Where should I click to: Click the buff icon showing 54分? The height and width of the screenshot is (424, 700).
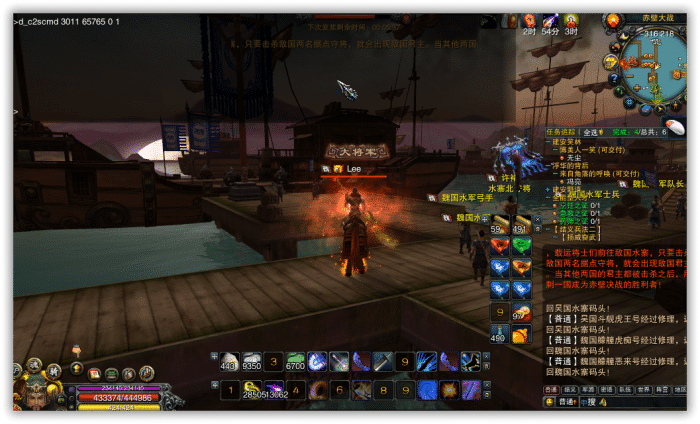coord(550,20)
